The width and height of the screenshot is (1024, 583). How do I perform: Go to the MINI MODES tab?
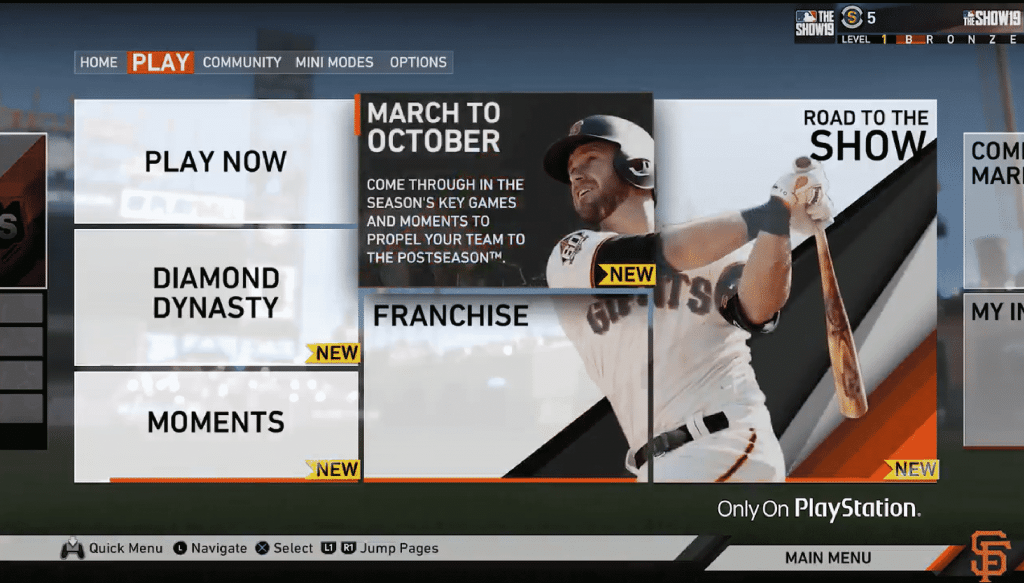(x=334, y=62)
